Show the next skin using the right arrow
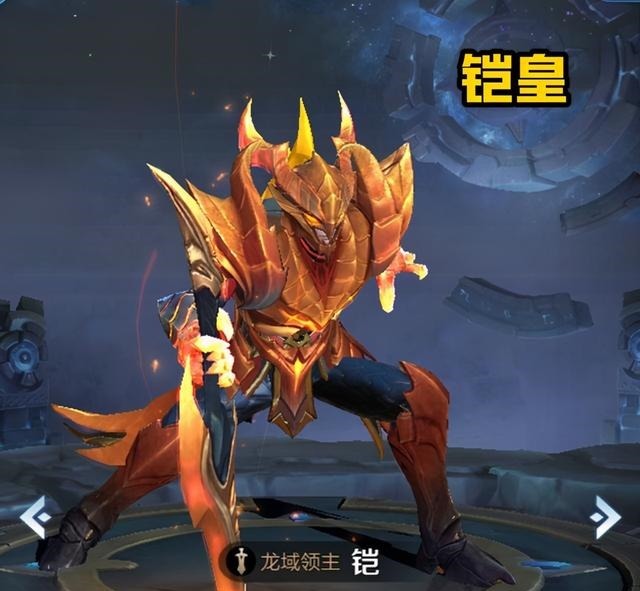The width and height of the screenshot is (640, 591). pos(604,516)
